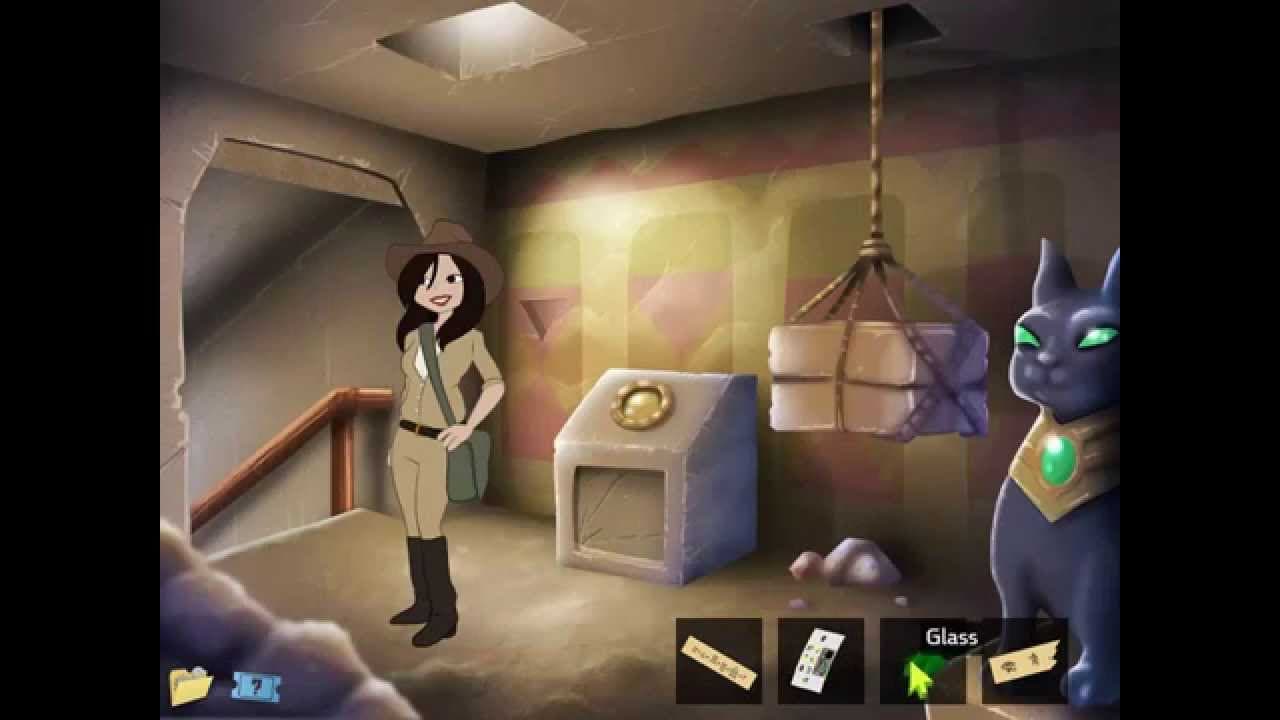Viewport: 1280px width, 720px height.
Task: Click the Glass item label
Action: 952,636
